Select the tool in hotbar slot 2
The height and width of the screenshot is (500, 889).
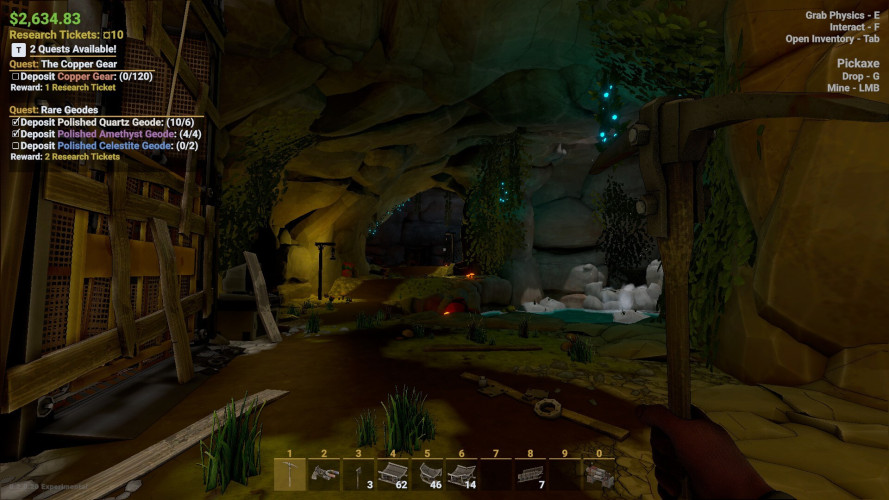(x=323, y=474)
